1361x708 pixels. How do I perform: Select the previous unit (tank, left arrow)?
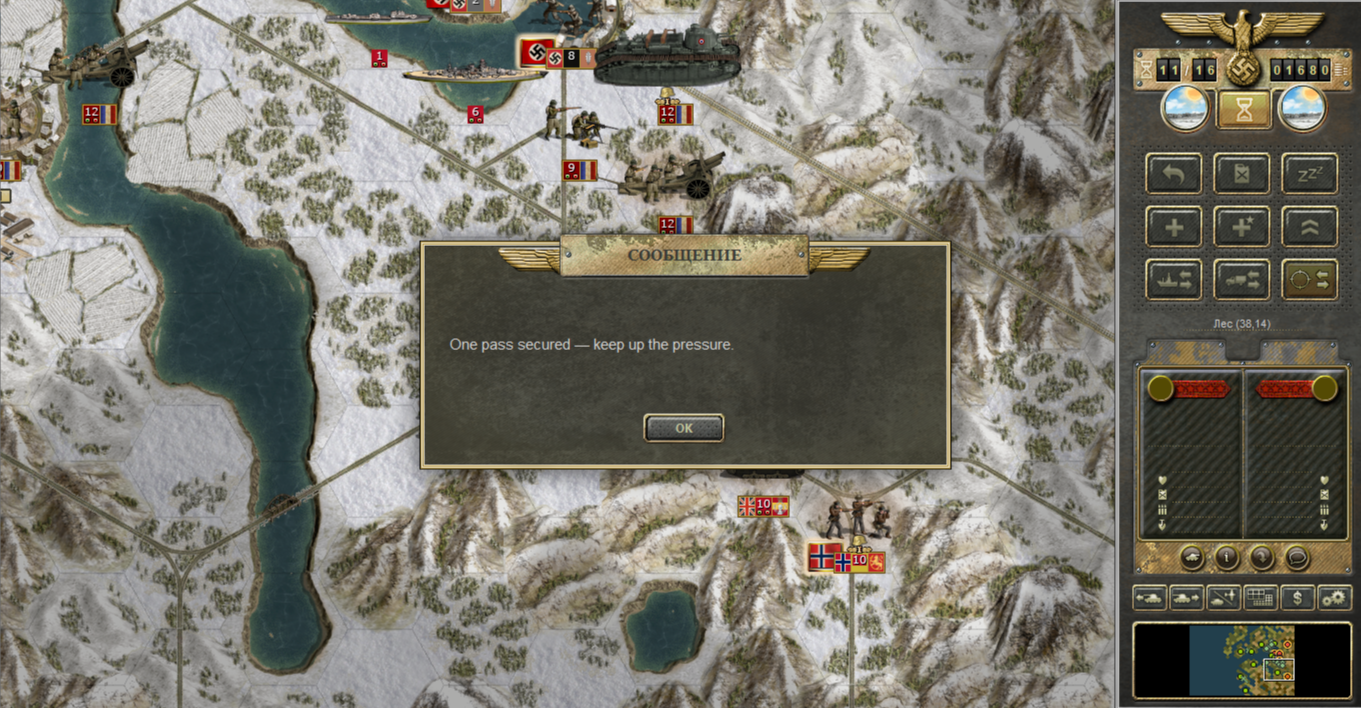[1150, 598]
